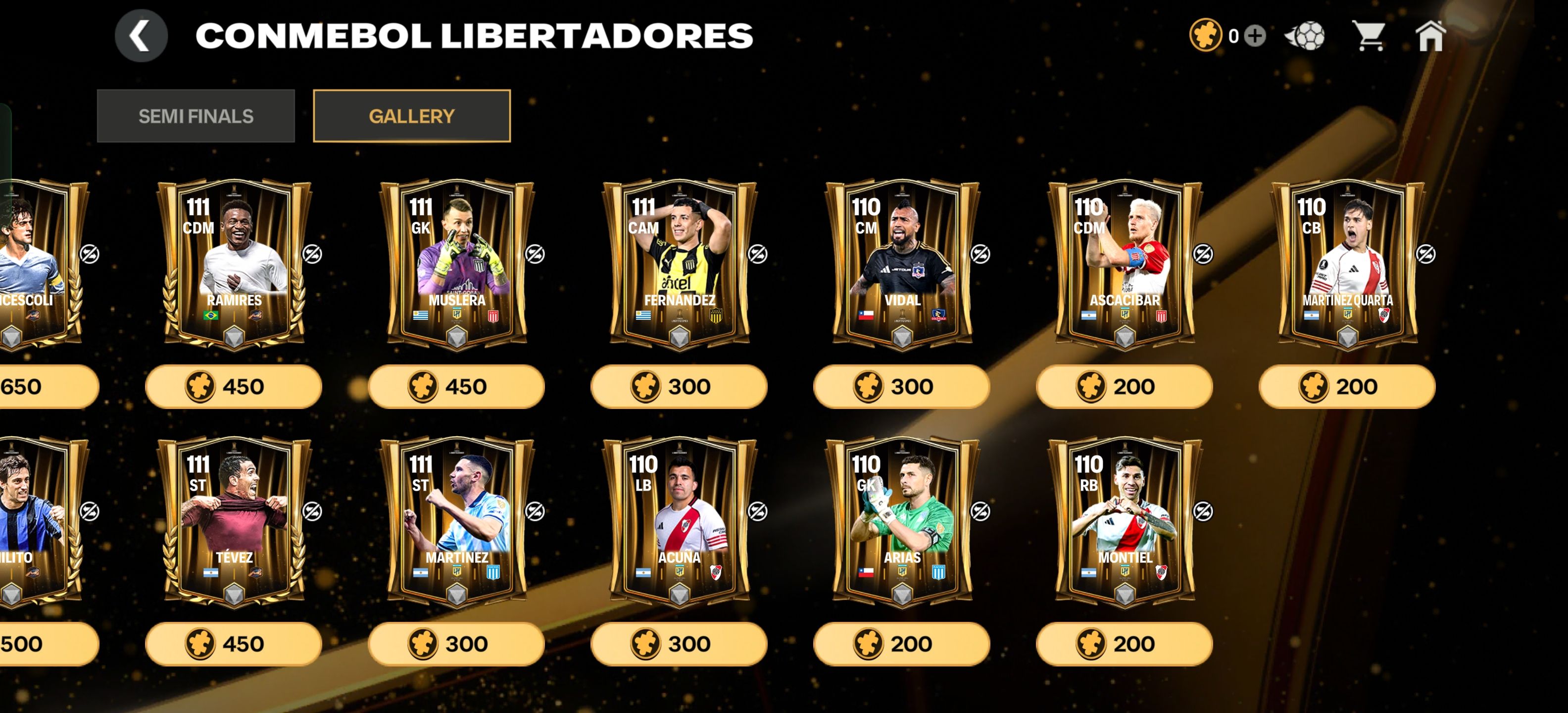The image size is (1568, 713).
Task: Switch to the Semi Finals tab
Action: pyautogui.click(x=196, y=116)
